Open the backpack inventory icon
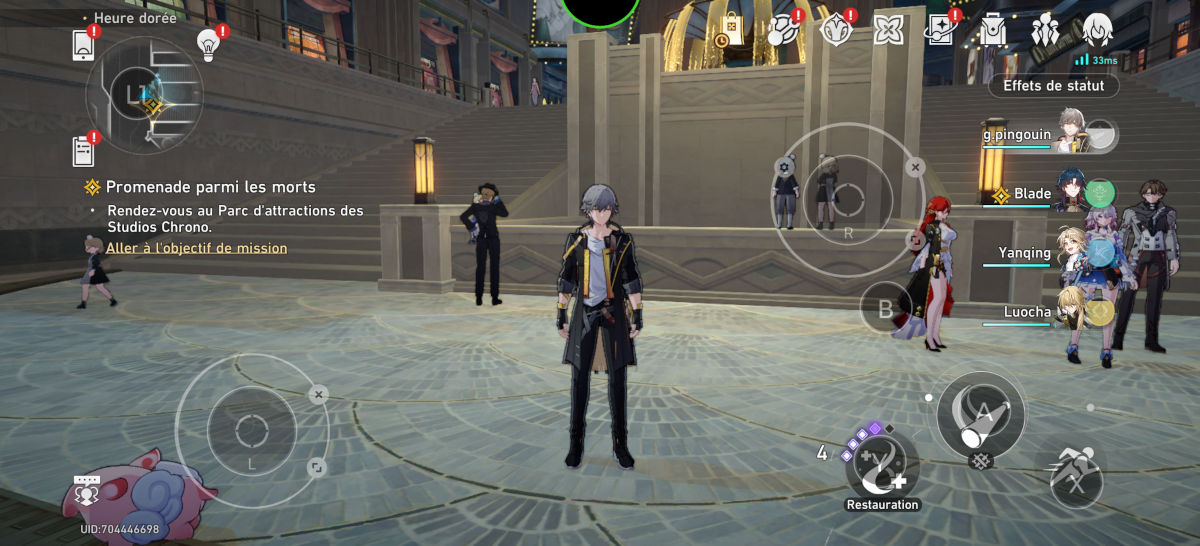This screenshot has width=1200, height=546. coord(994,30)
